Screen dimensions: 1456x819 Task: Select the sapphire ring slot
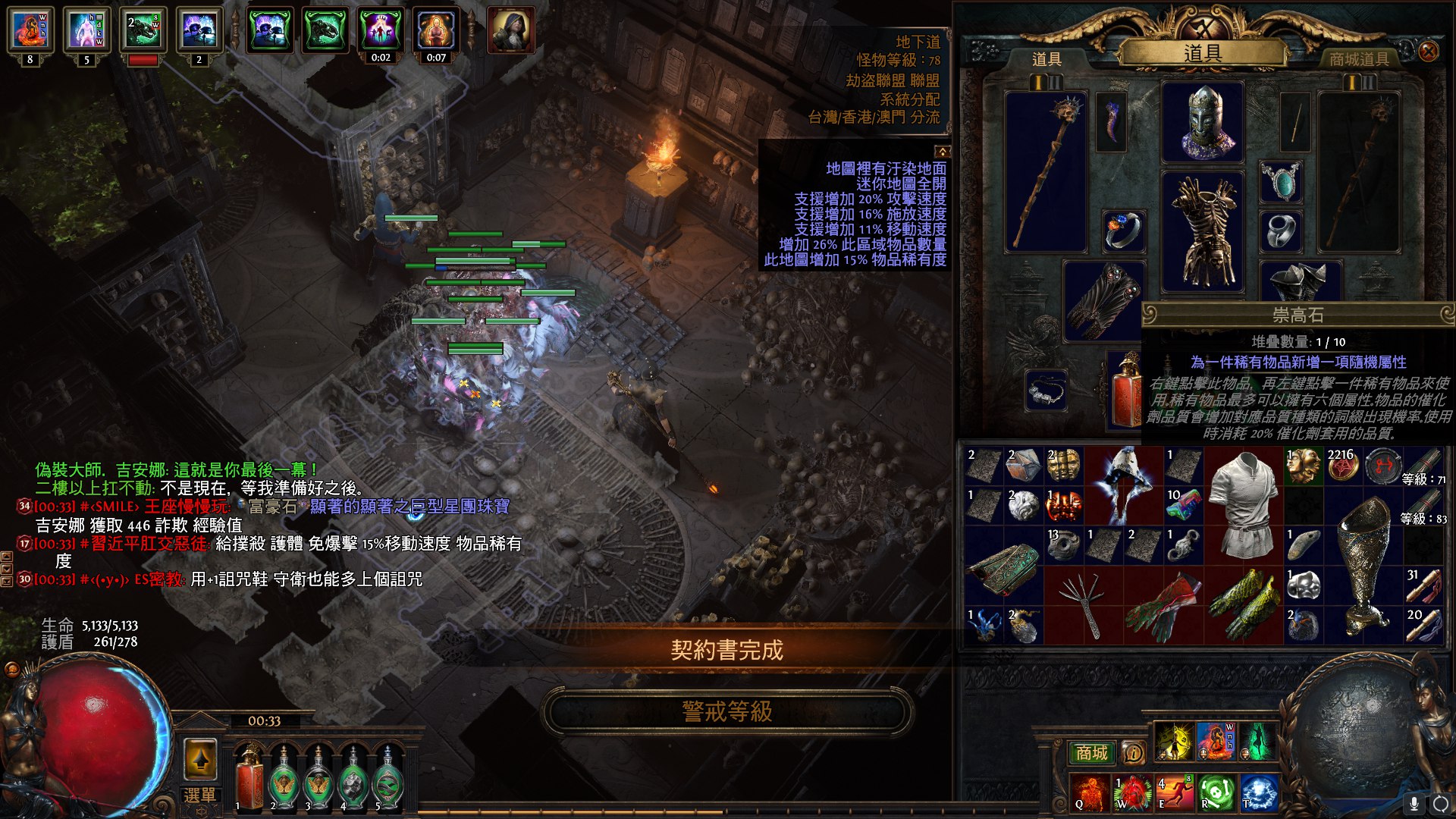(x=1123, y=231)
